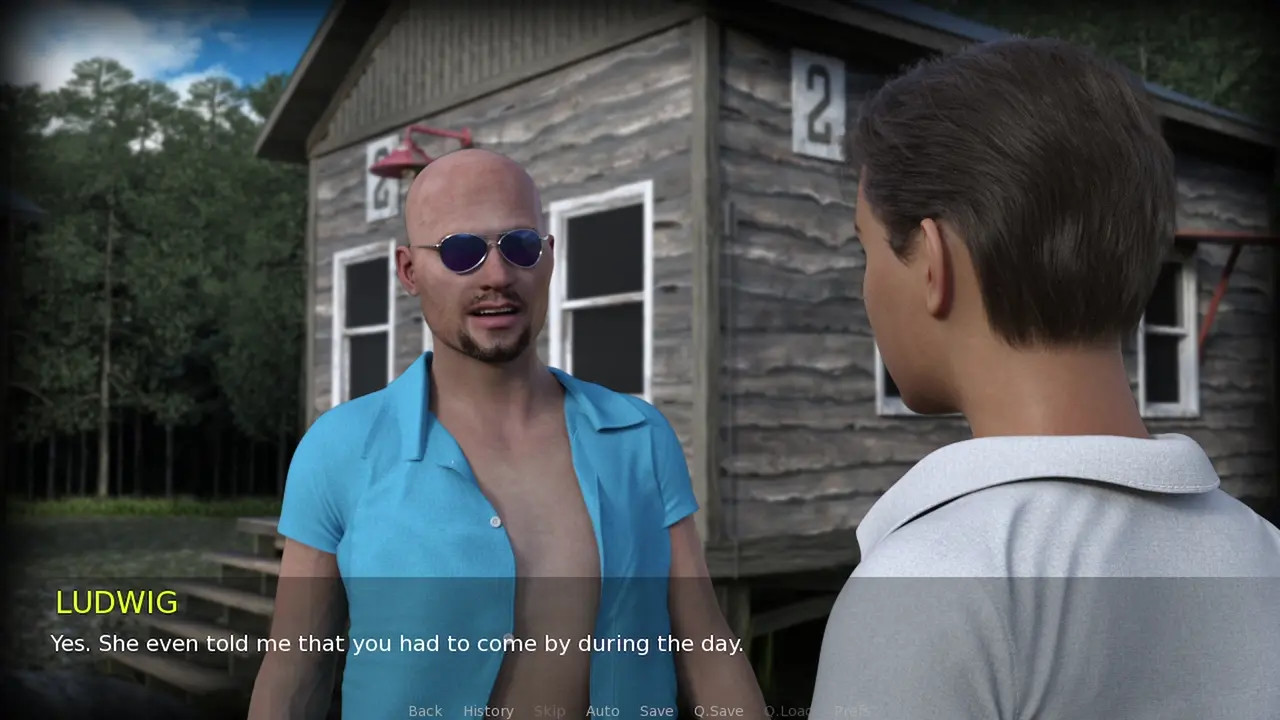Viewport: 1280px width, 720px height.
Task: Open the dialogue History log
Action: pos(488,711)
